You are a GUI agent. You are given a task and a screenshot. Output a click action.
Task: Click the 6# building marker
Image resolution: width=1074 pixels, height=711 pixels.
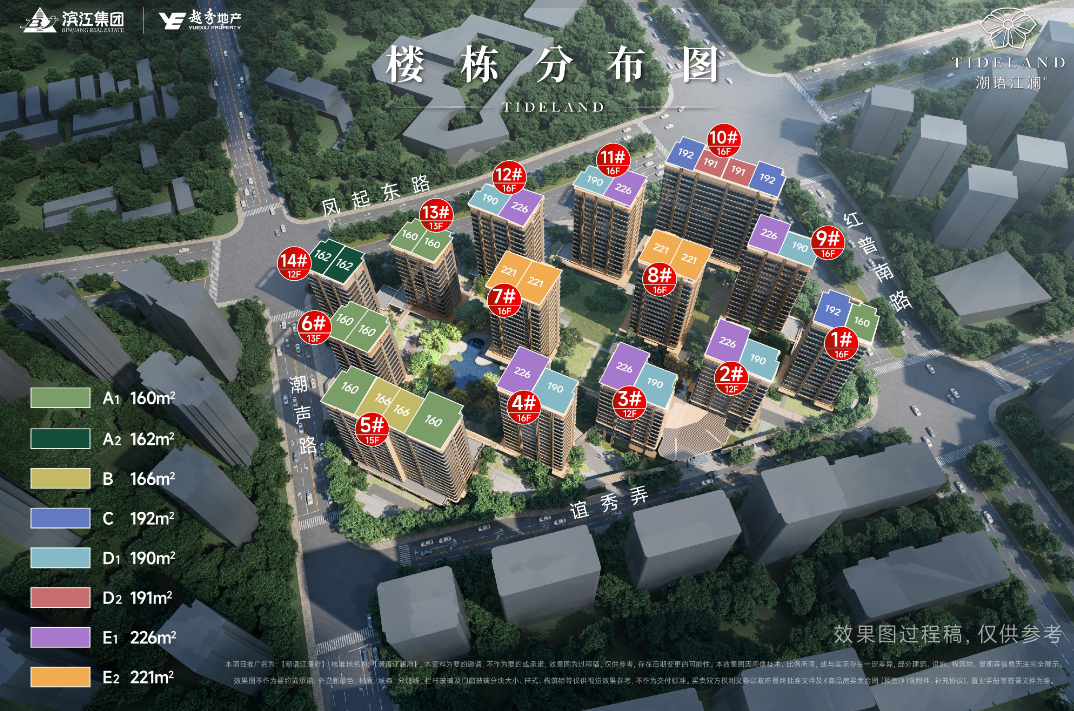click(x=314, y=327)
